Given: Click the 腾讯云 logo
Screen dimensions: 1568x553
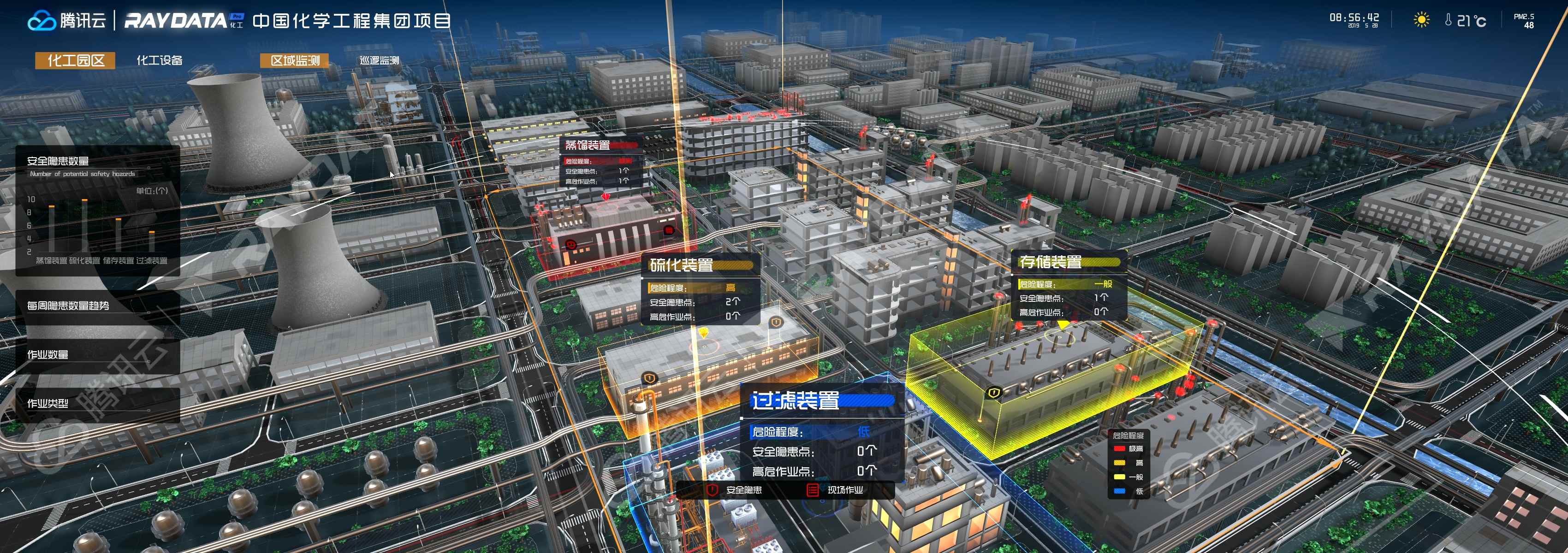Looking at the screenshot, I should pos(67,21).
